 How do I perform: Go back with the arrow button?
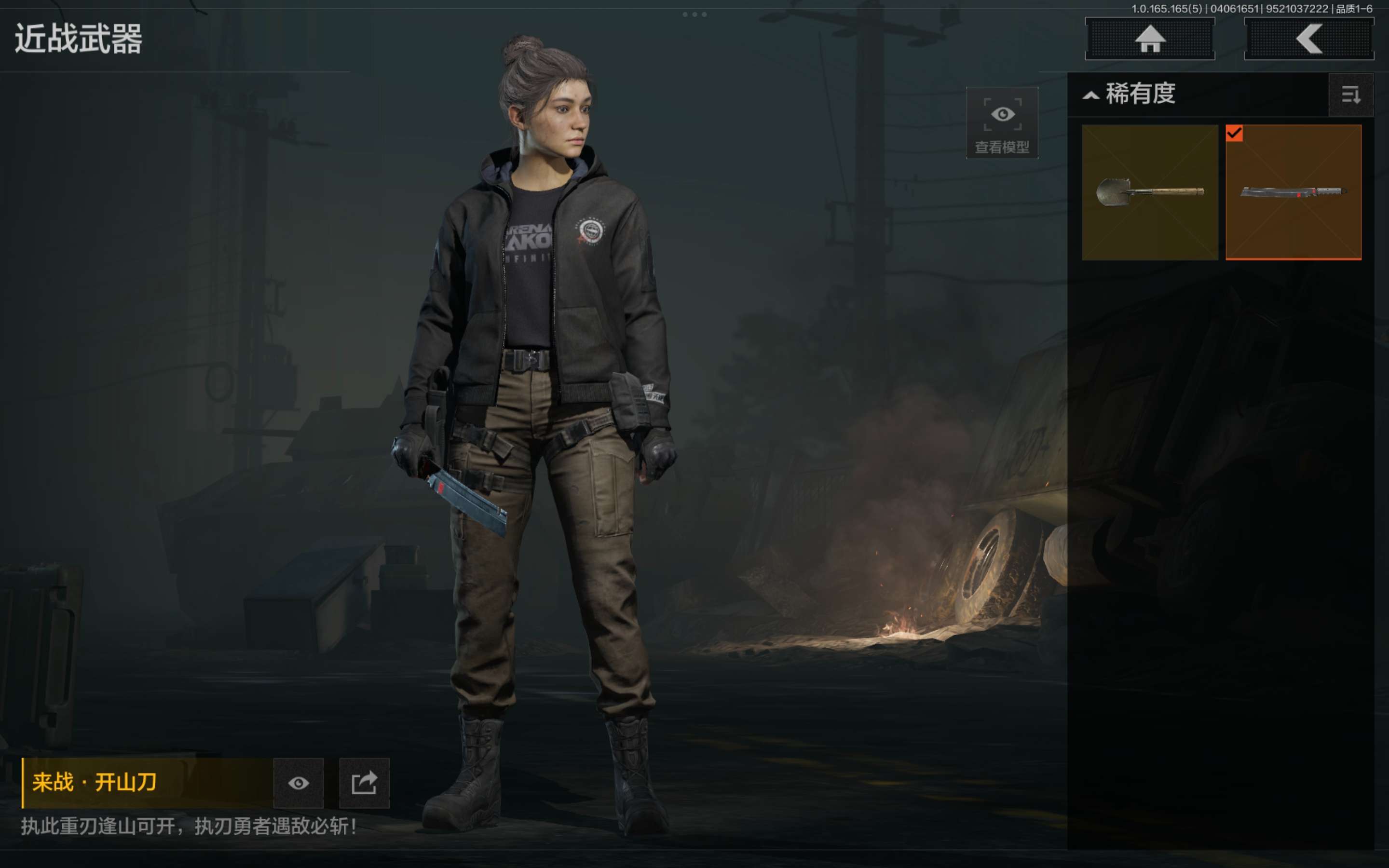coord(1308,39)
